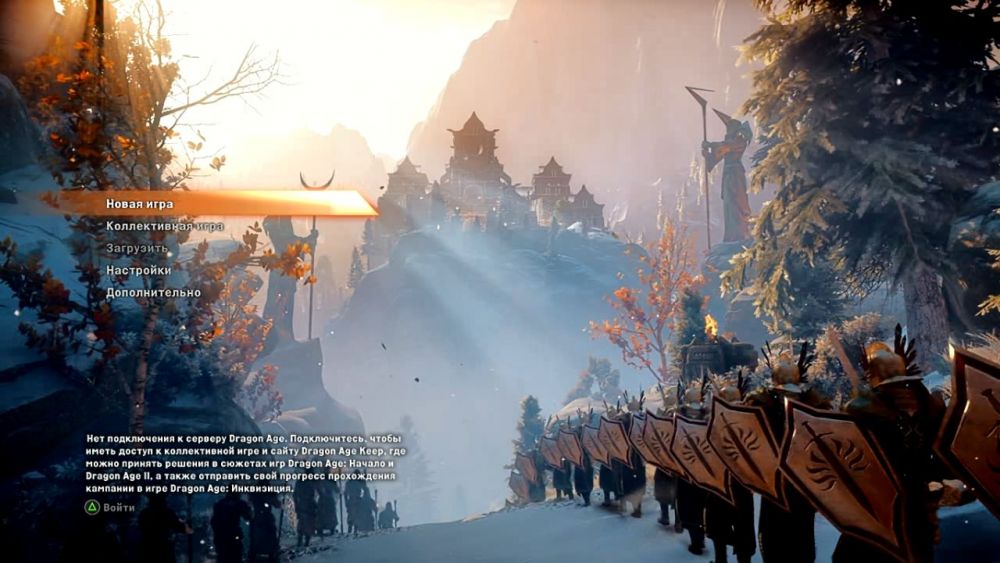Choose Загрузить to load a save
The image size is (1000, 563).
[x=138, y=248]
